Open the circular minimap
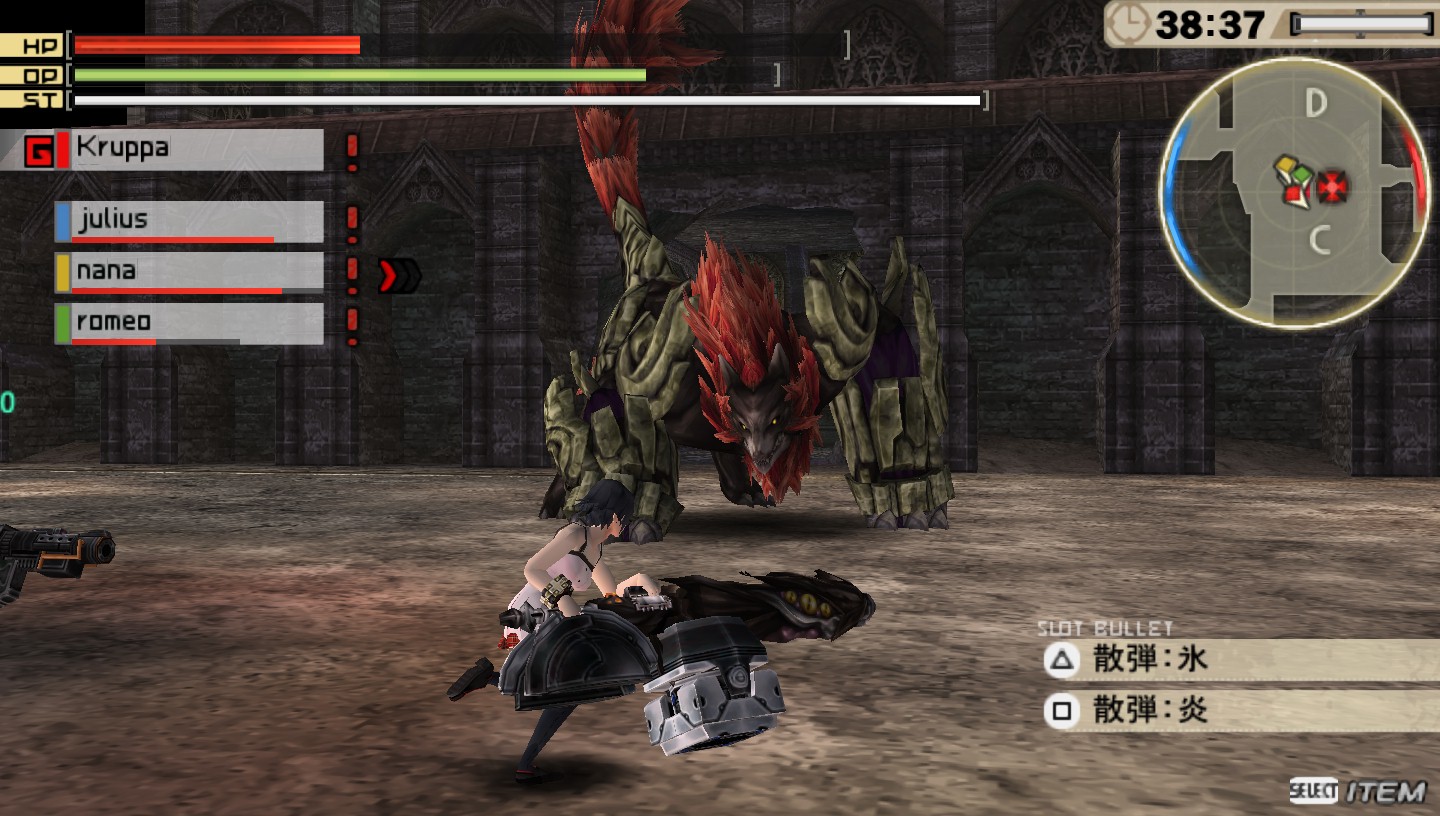Image resolution: width=1440 pixels, height=816 pixels. [1295, 192]
